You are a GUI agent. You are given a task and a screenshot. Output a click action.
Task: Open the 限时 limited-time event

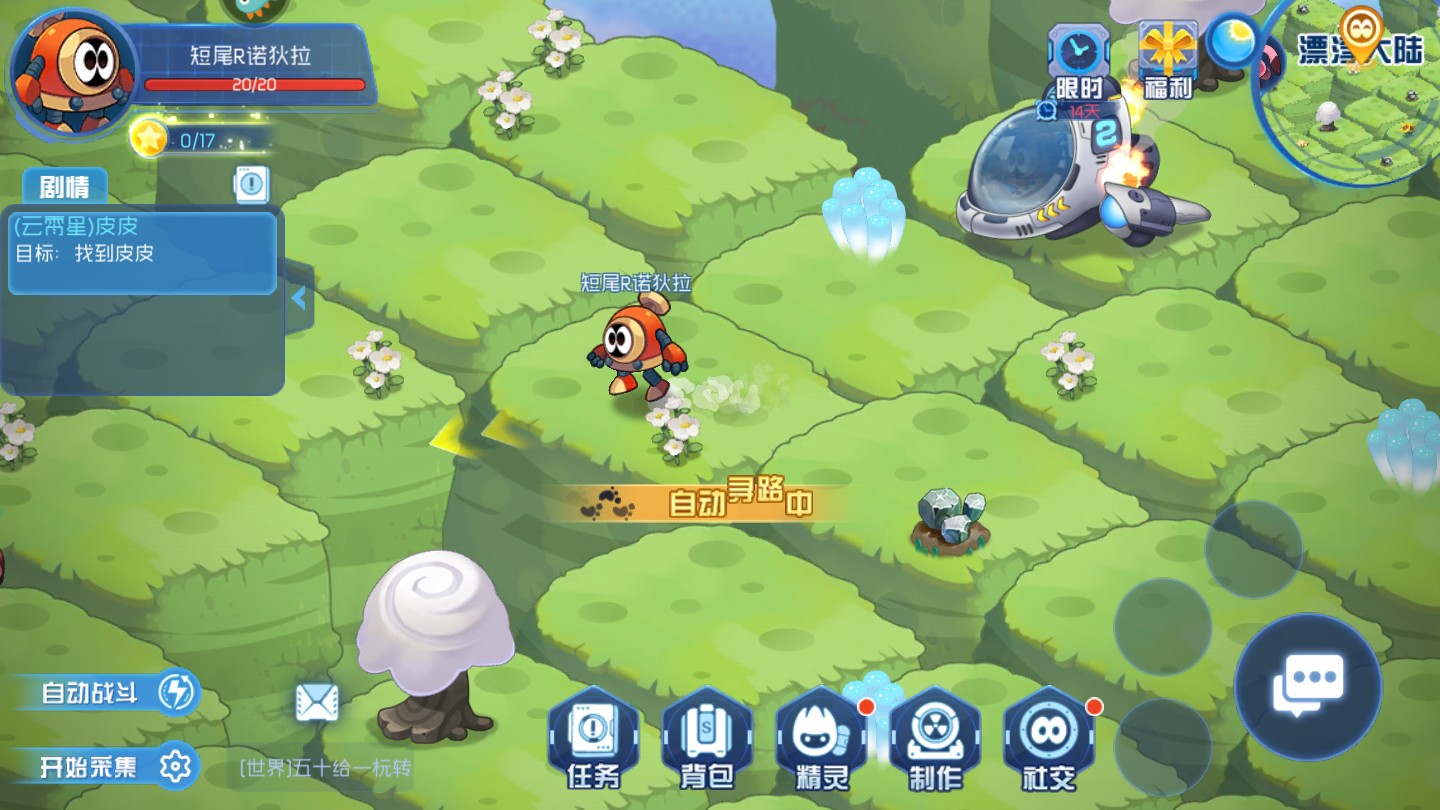pos(1079,62)
